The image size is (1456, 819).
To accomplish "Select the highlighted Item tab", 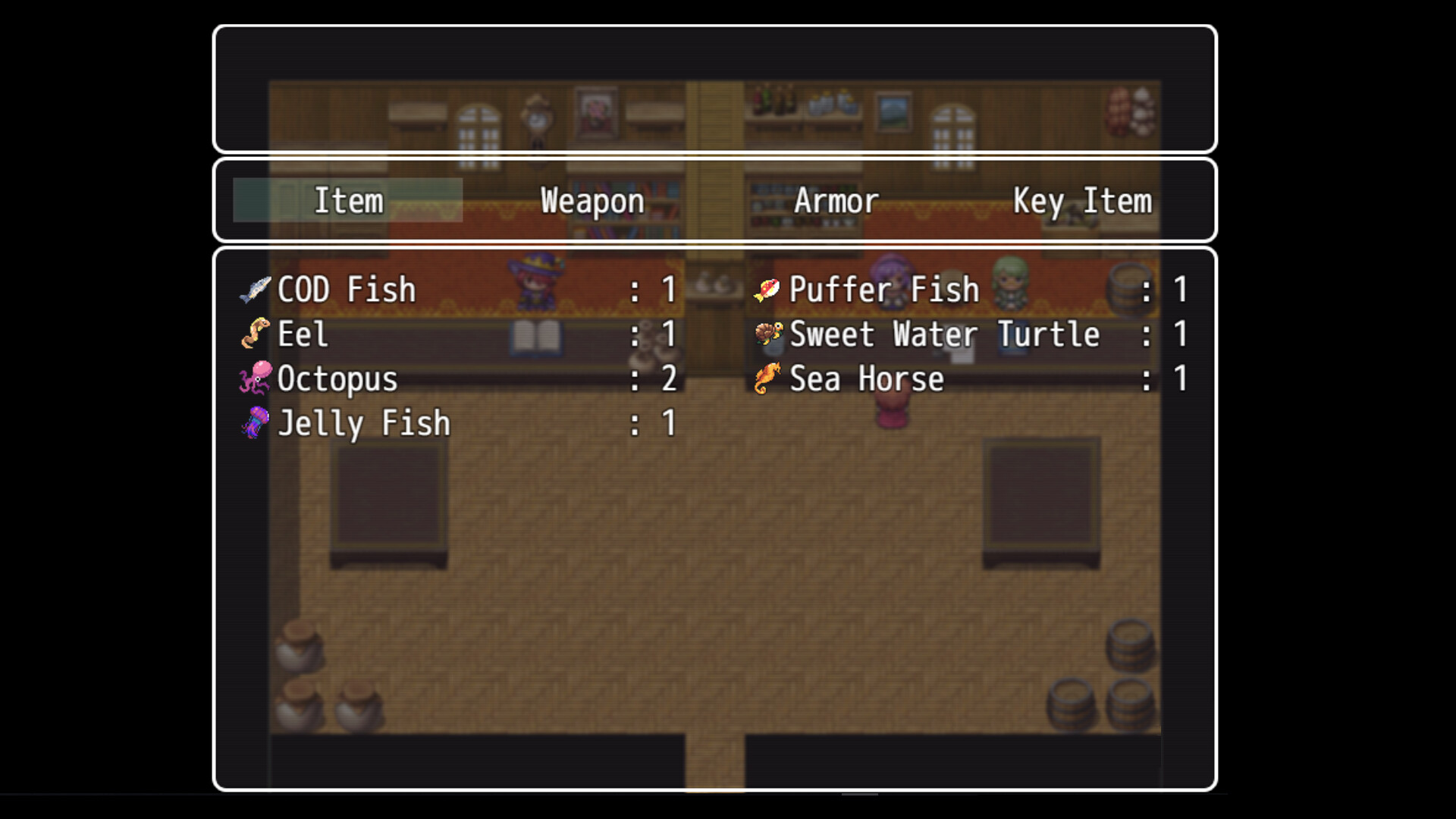I will (x=348, y=200).
